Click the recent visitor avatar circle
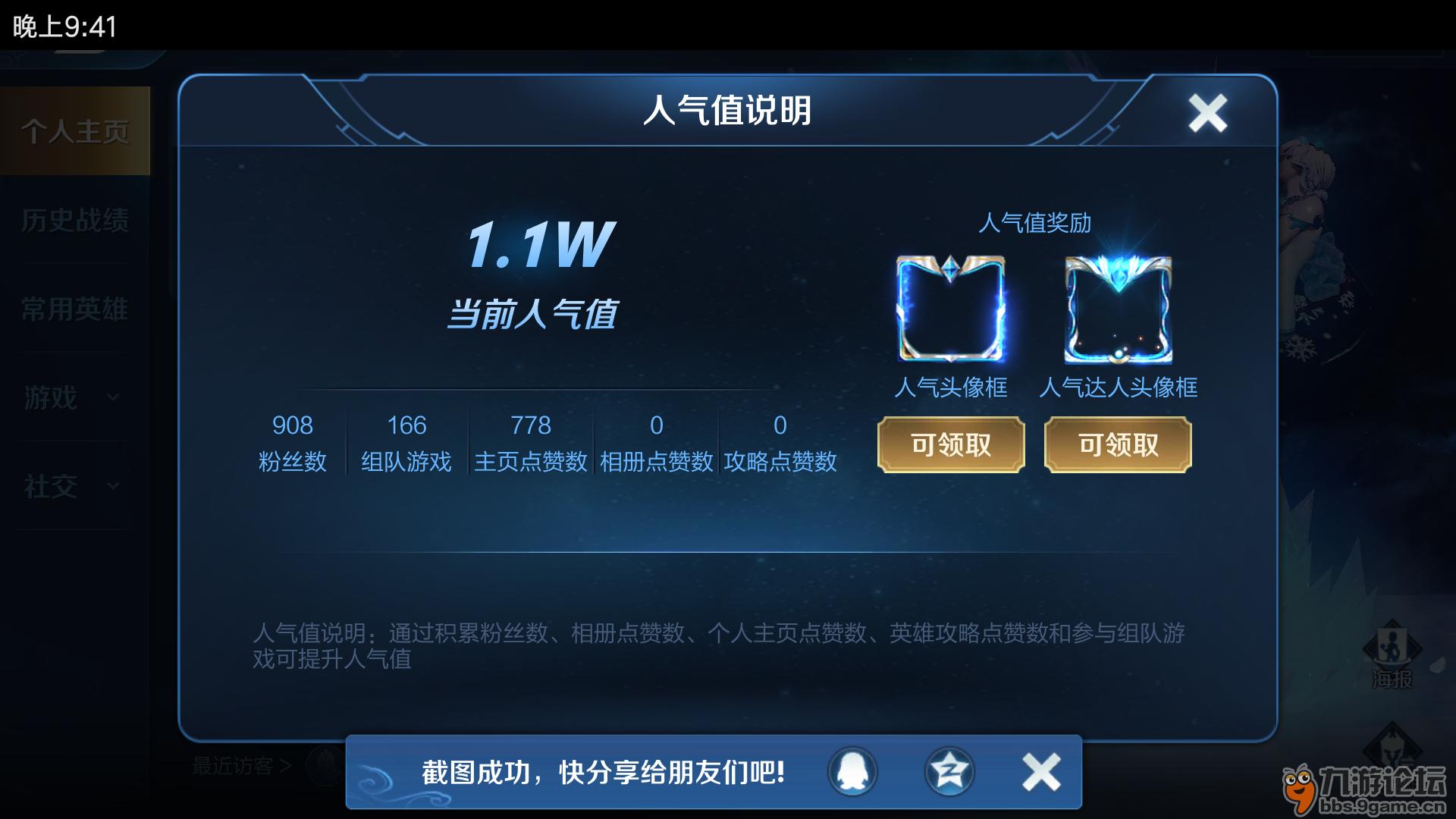 pyautogui.click(x=325, y=766)
